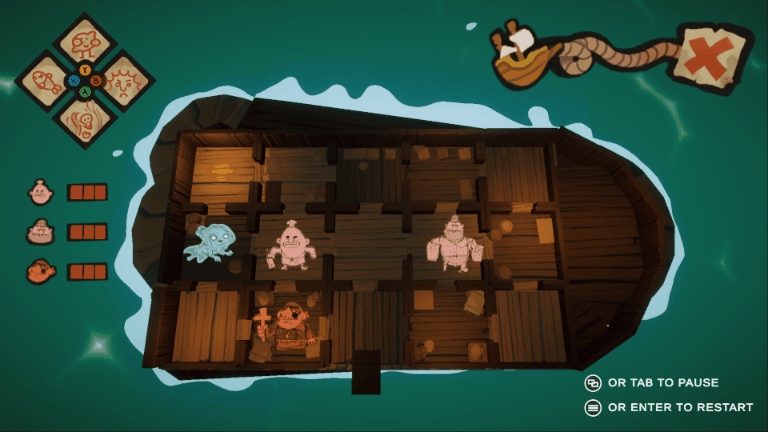Screen dimensions: 768x432
Task: Select the topknot pirate portrait
Action: (x=40, y=192)
